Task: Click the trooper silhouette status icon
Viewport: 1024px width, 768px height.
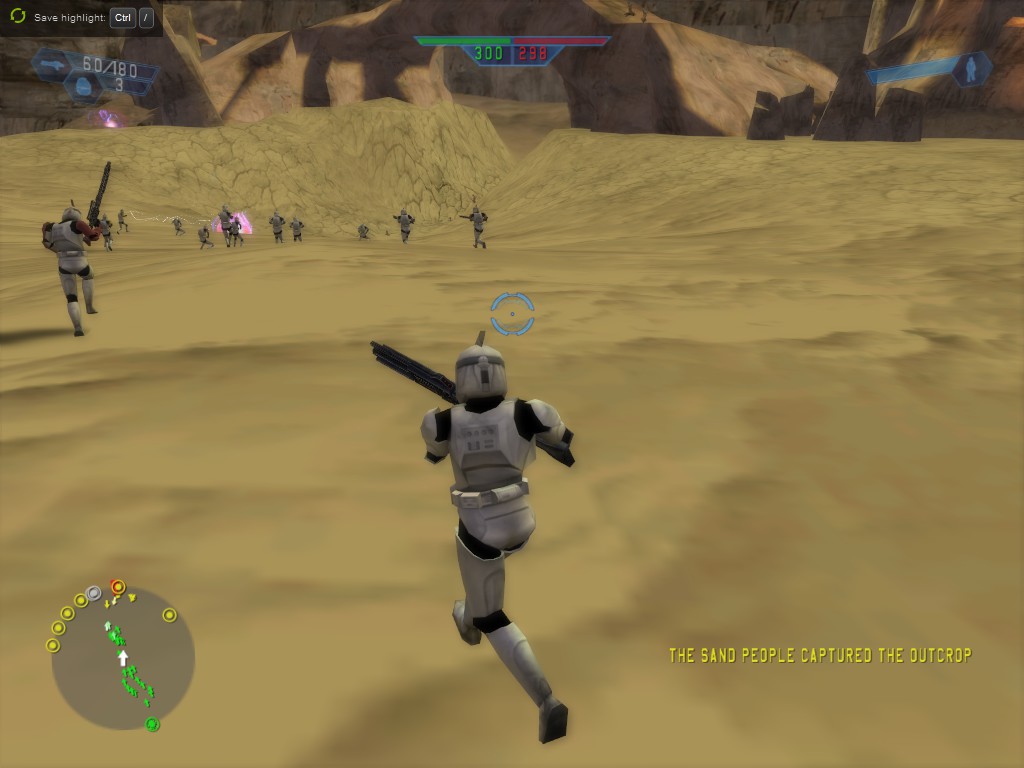Action: (x=969, y=68)
